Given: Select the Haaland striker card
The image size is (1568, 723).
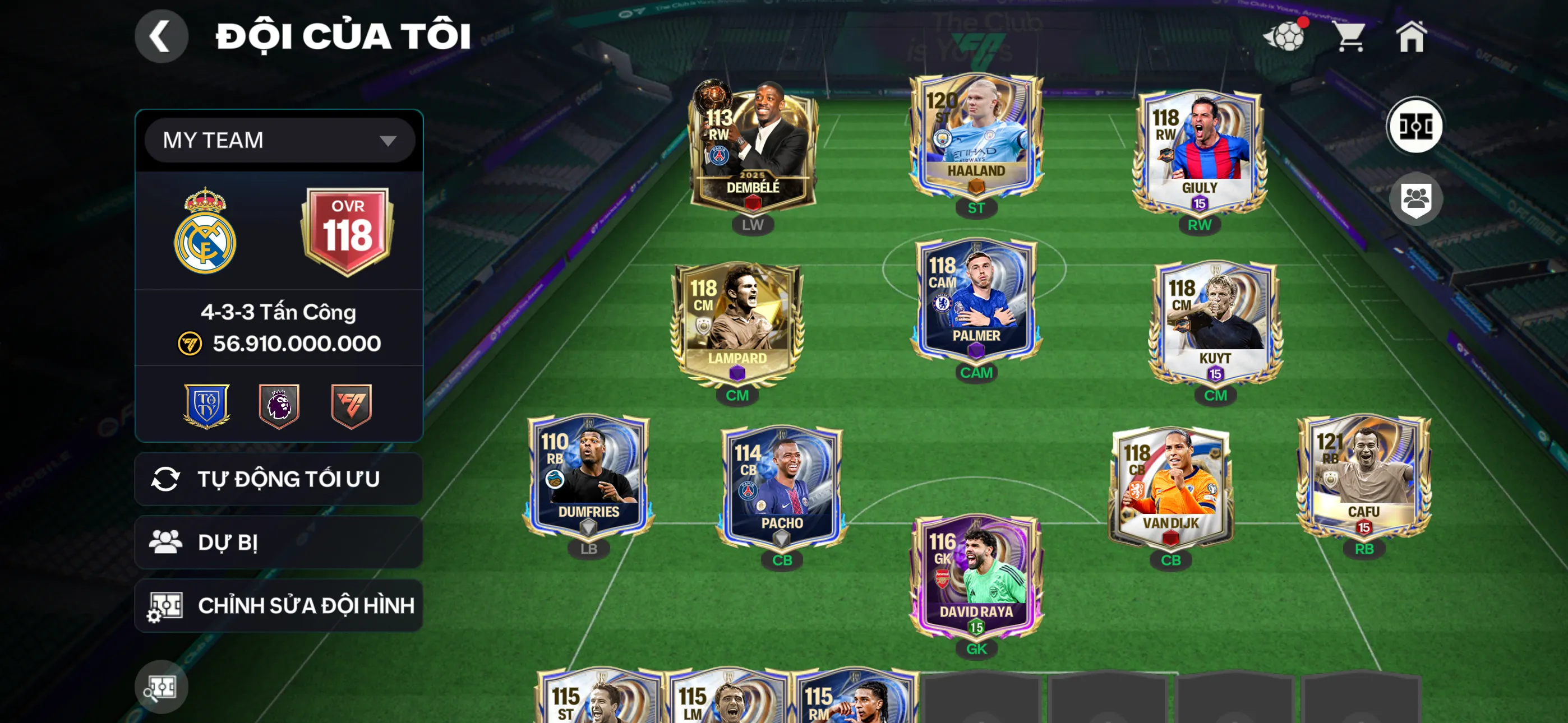Looking at the screenshot, I should [x=976, y=137].
